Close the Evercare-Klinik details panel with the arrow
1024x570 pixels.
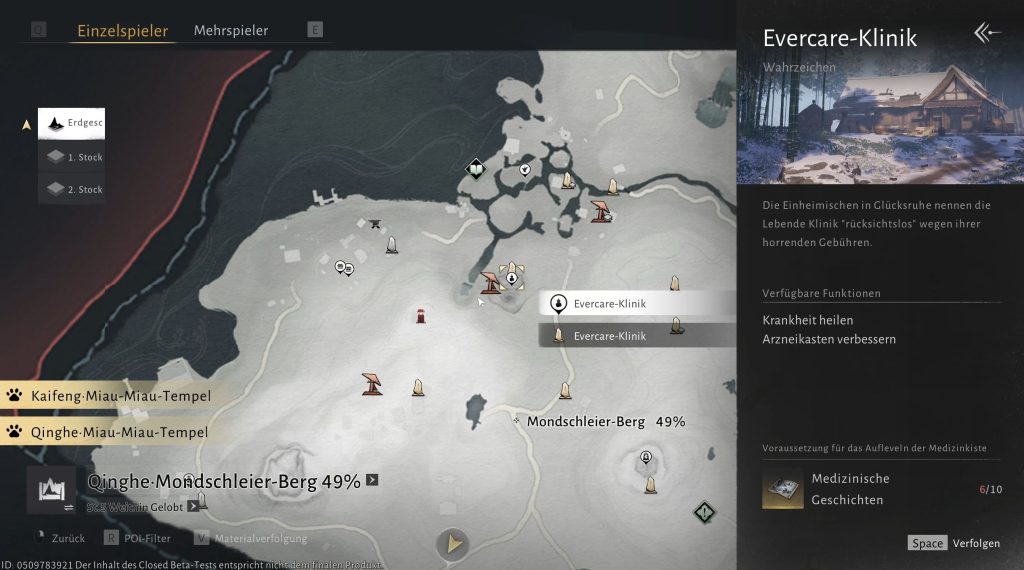click(x=987, y=34)
